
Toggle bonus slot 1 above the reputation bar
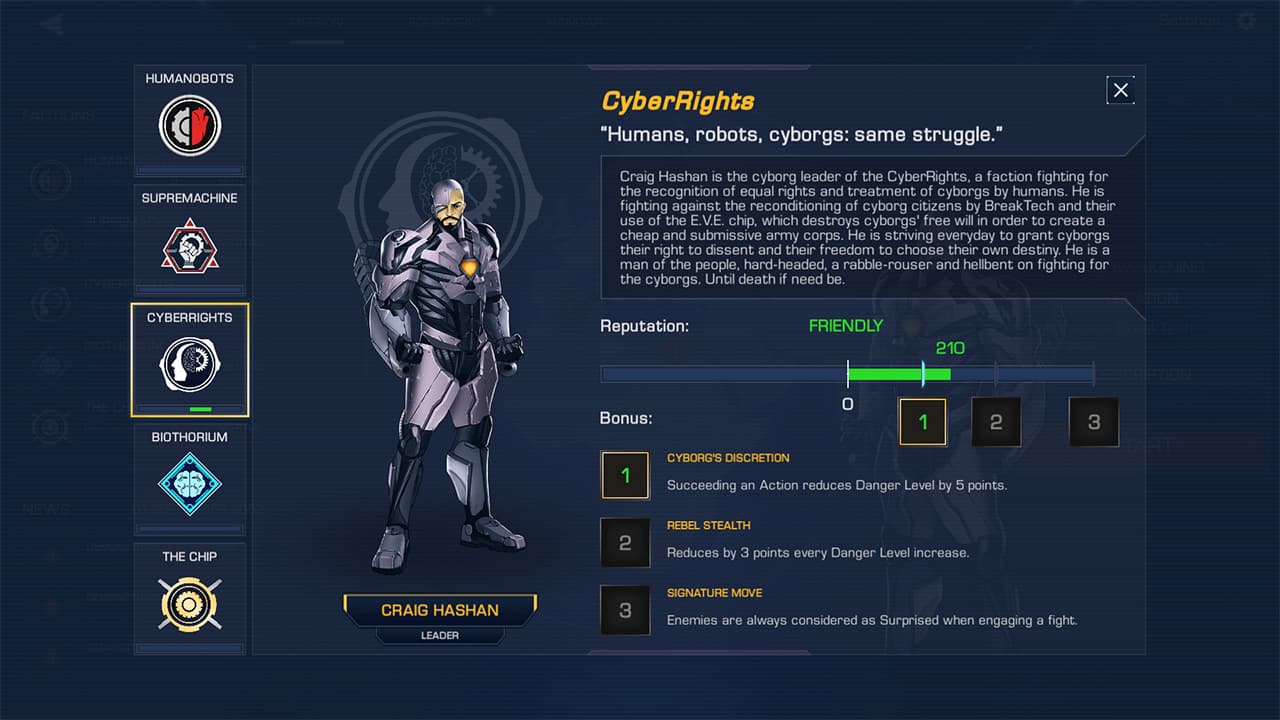pos(922,421)
